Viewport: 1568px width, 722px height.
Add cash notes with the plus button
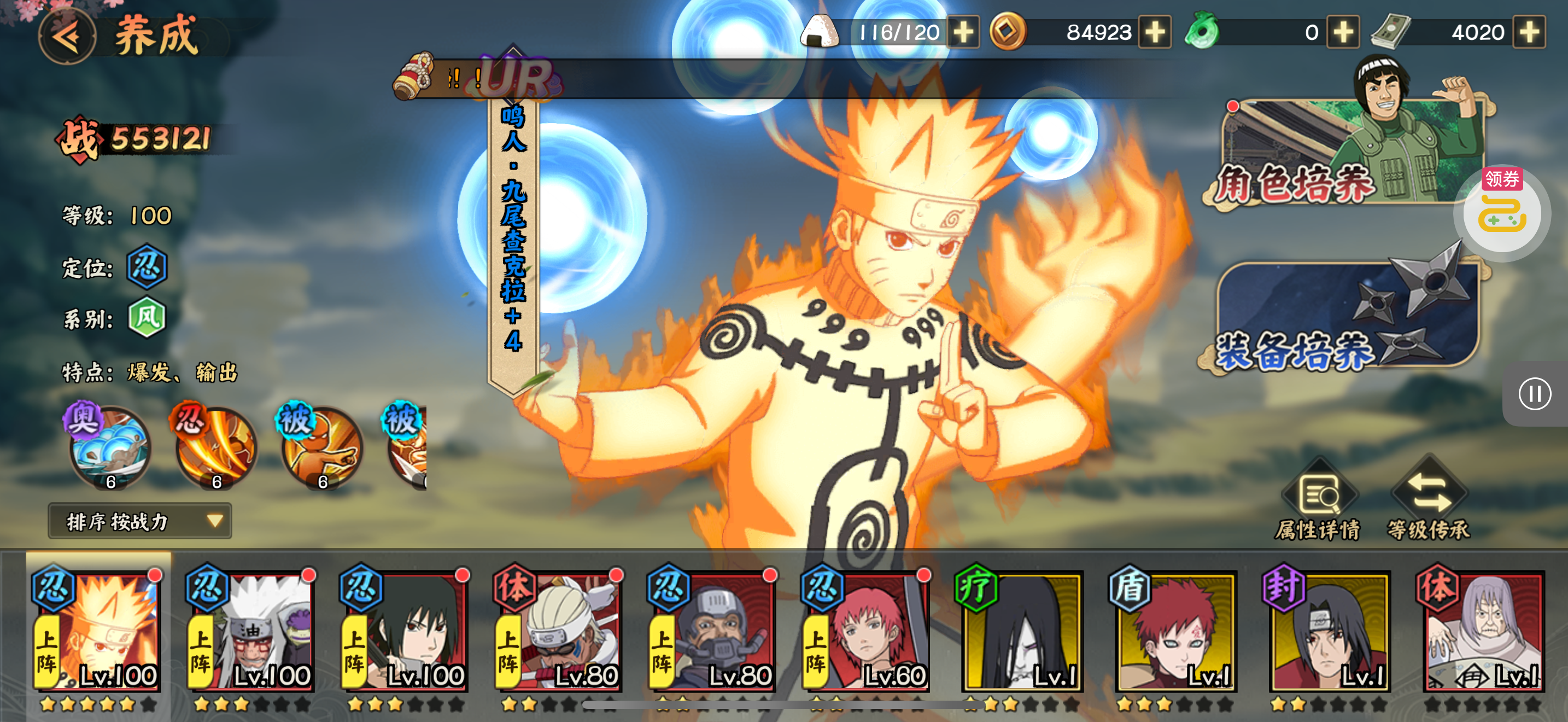coord(1529,32)
